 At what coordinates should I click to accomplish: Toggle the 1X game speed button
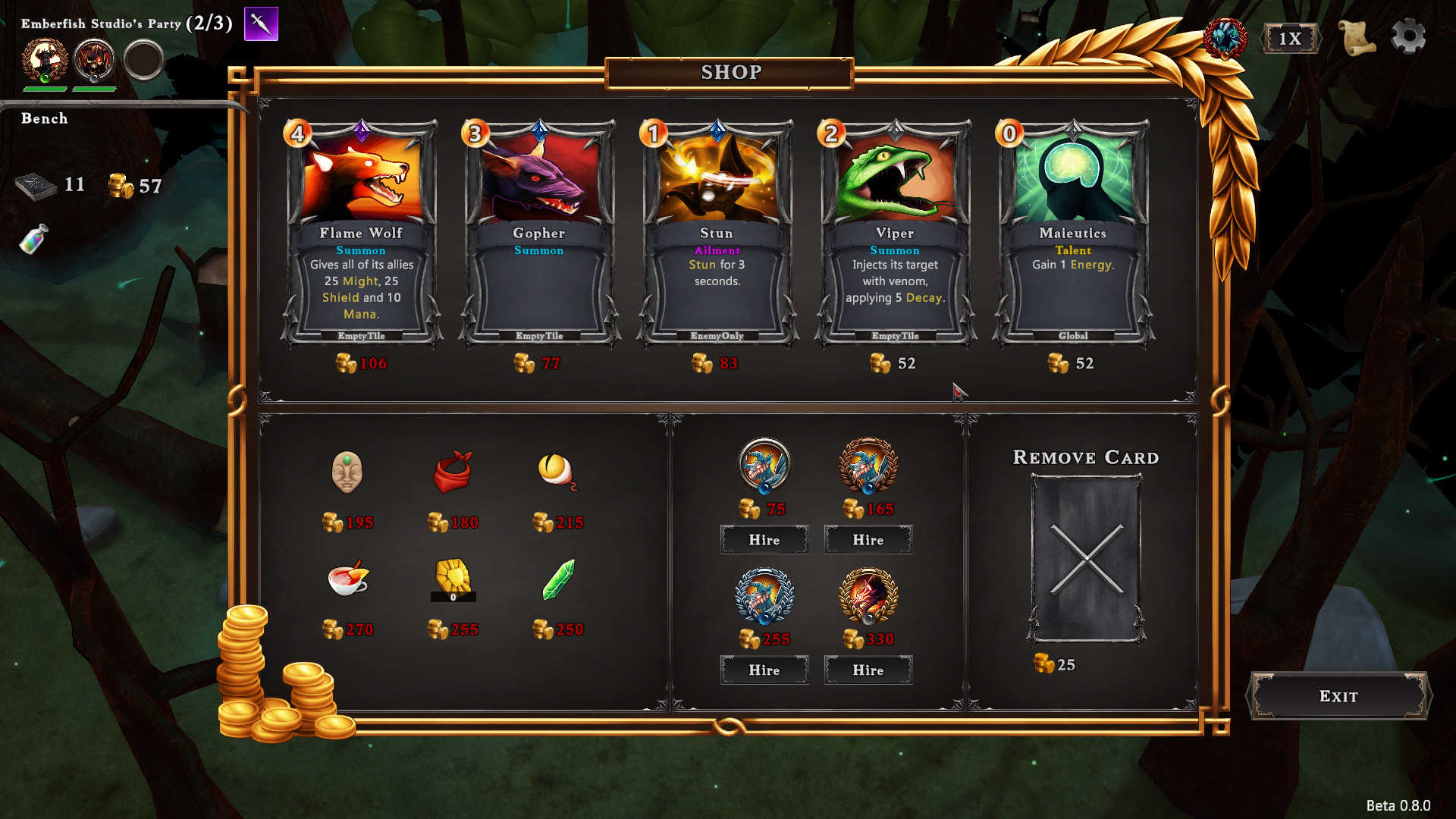coord(1290,39)
